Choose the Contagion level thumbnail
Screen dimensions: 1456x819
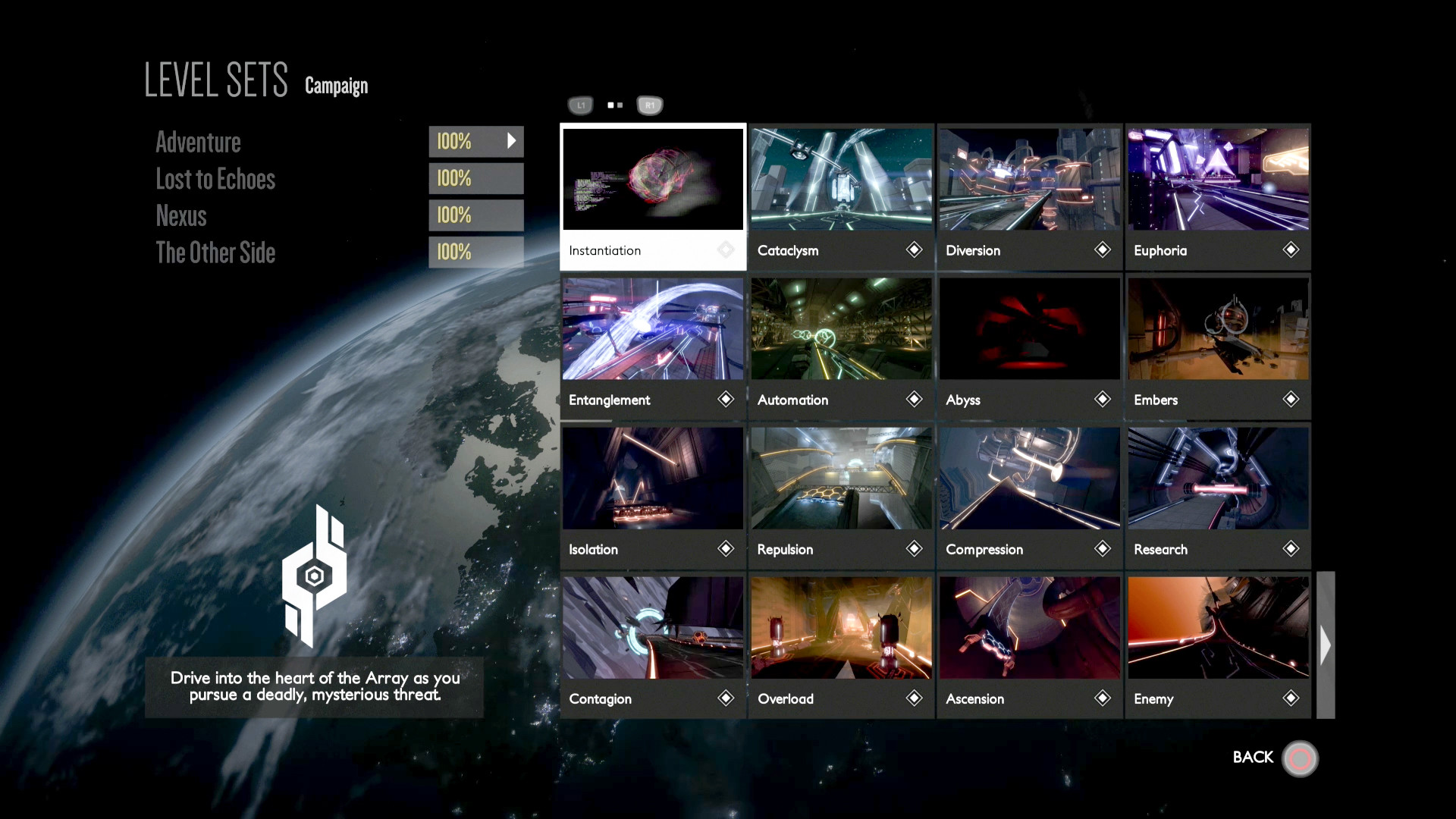coord(653,645)
